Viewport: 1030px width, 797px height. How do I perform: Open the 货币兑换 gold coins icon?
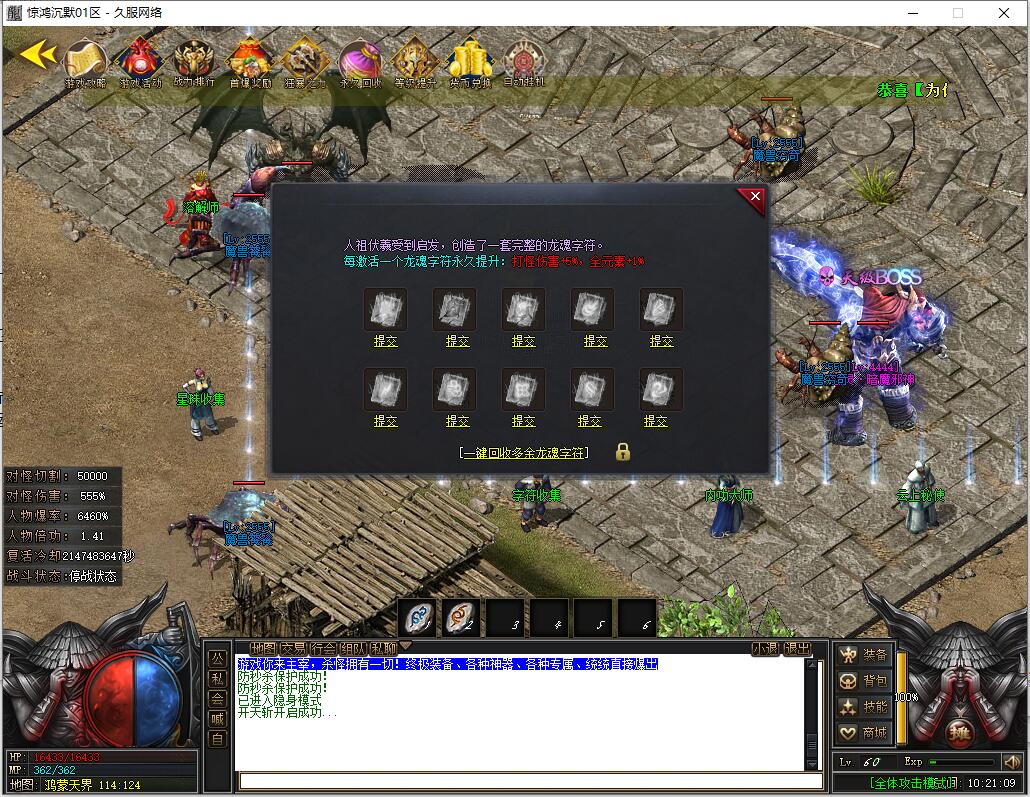[x=469, y=62]
